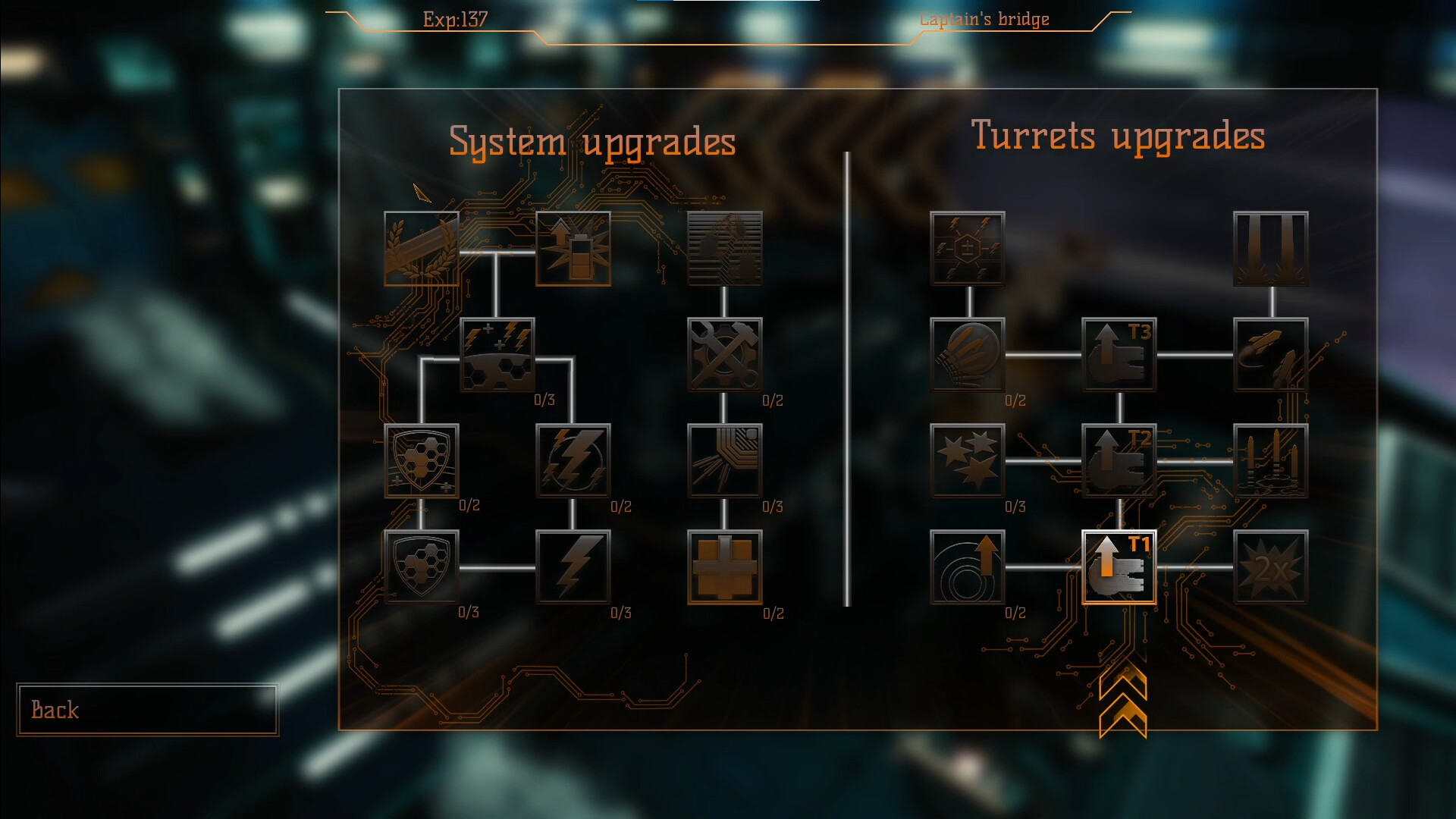Click the T3 turret upgrade node
1456x819 pixels.
(1119, 355)
